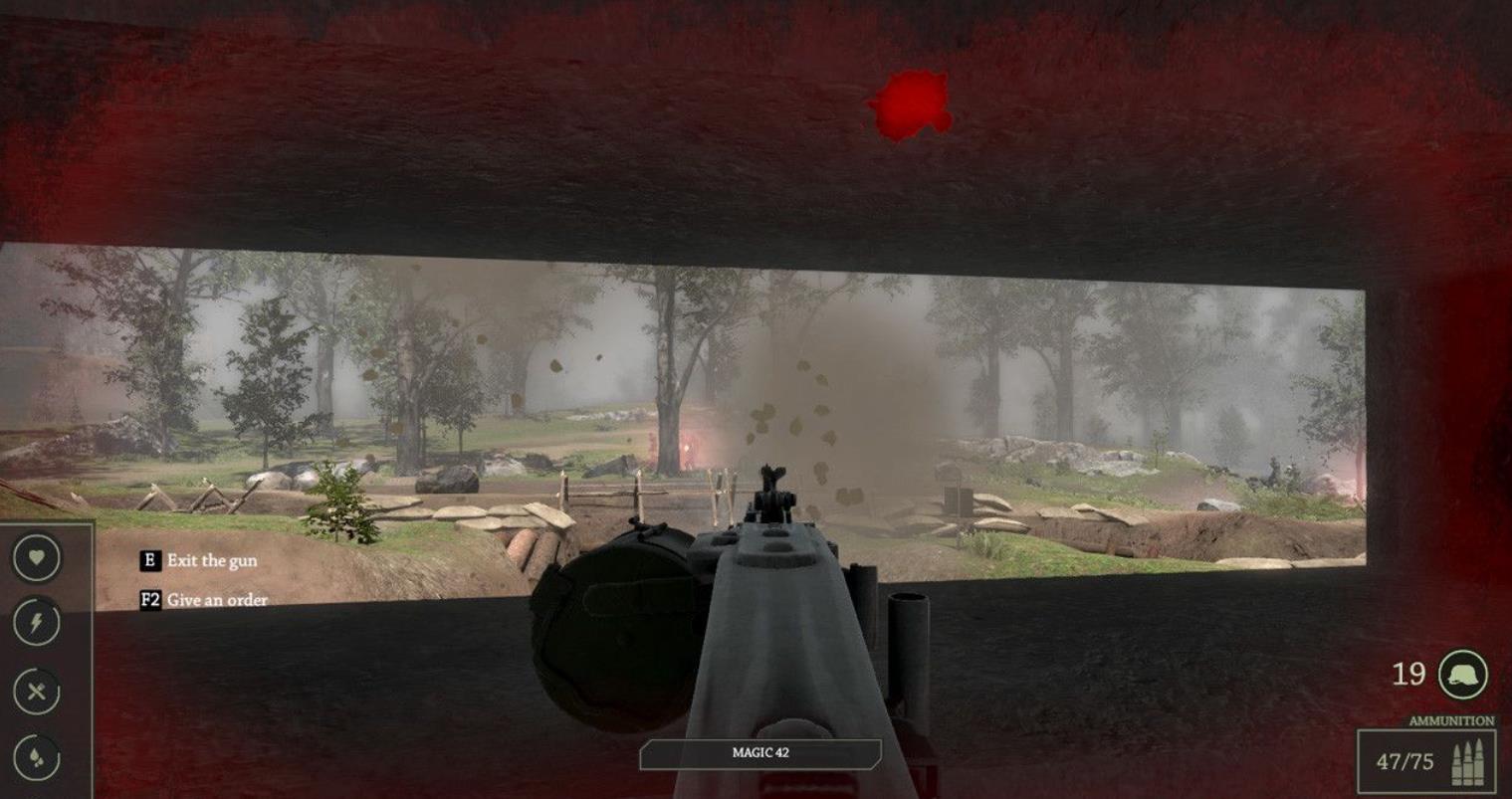This screenshot has height=799, width=1512.
Task: Click the medium bullet icon in ammunition panel
Action: 1468,759
